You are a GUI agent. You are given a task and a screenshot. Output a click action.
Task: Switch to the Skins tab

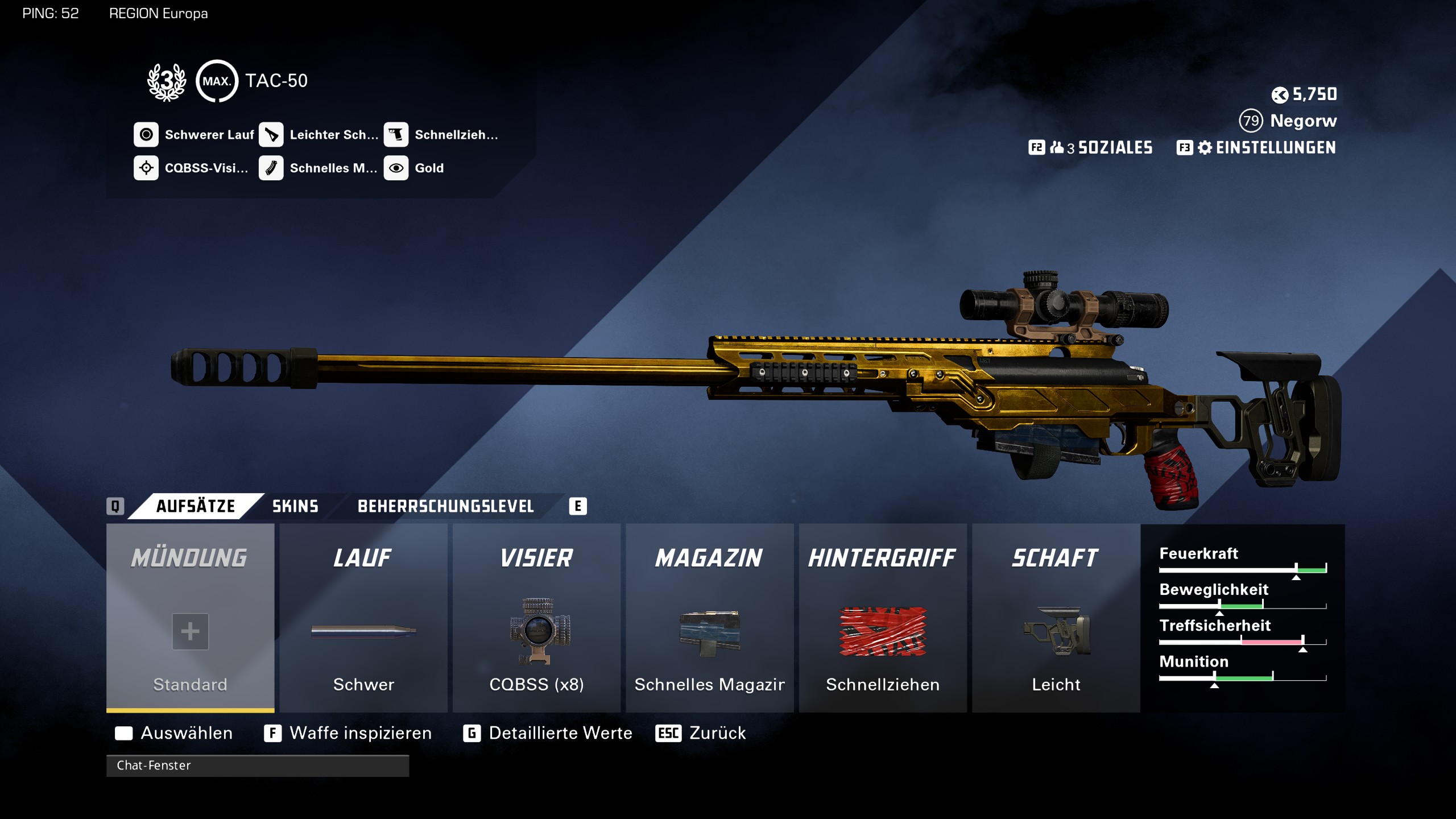click(294, 506)
